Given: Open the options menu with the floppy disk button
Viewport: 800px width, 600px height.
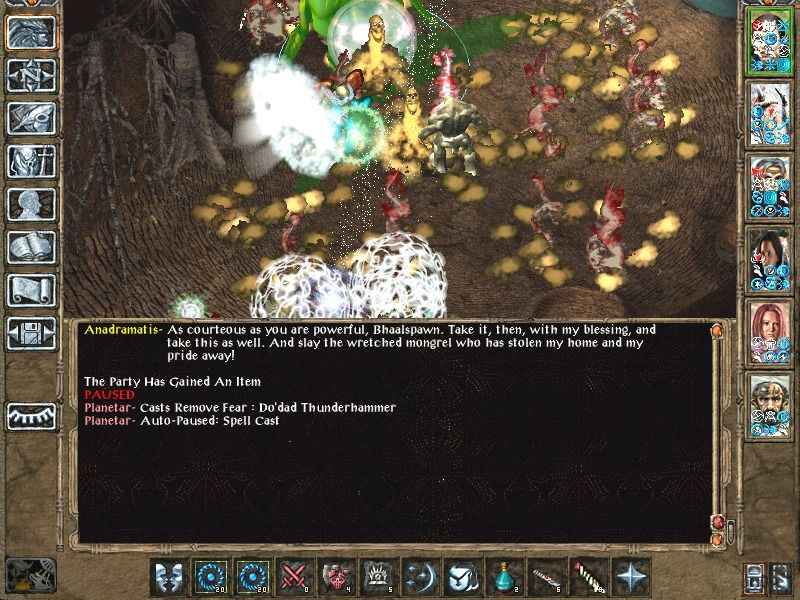Looking at the screenshot, I should tap(31, 333).
